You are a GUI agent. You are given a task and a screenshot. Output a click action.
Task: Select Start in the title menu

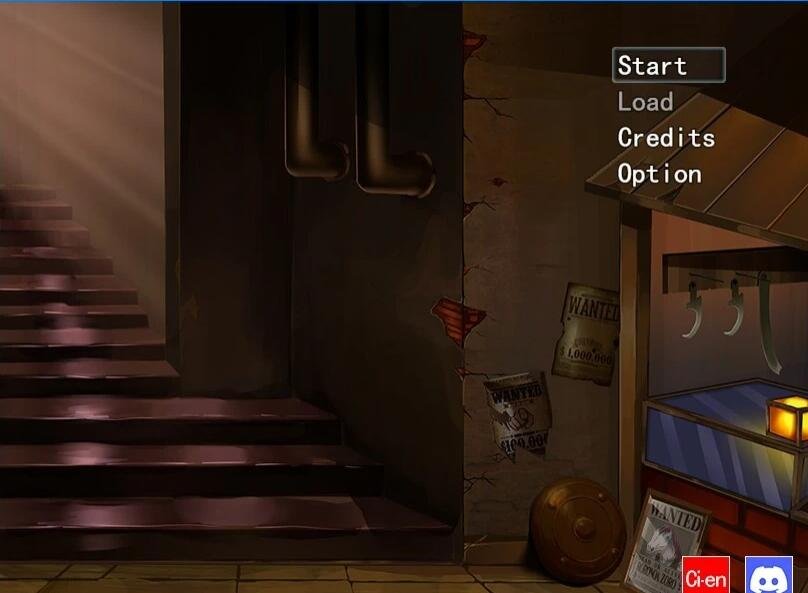(x=667, y=66)
